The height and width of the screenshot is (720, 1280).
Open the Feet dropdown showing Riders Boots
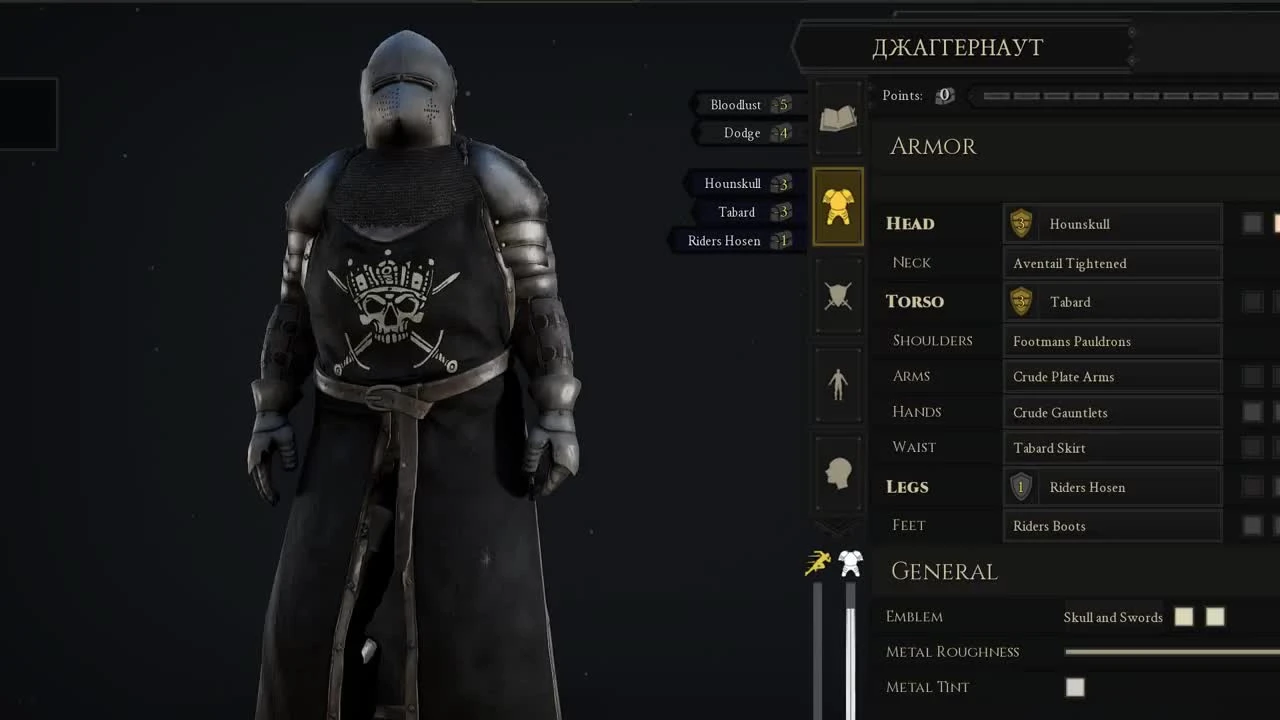1112,525
